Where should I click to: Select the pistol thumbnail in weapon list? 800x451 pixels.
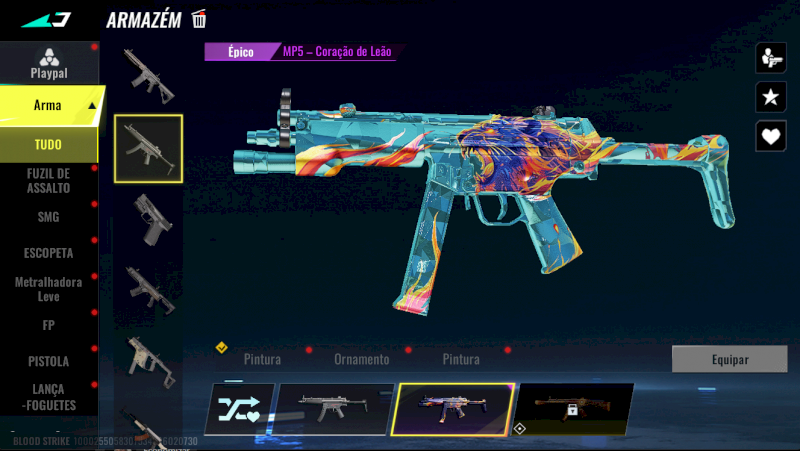point(148,216)
